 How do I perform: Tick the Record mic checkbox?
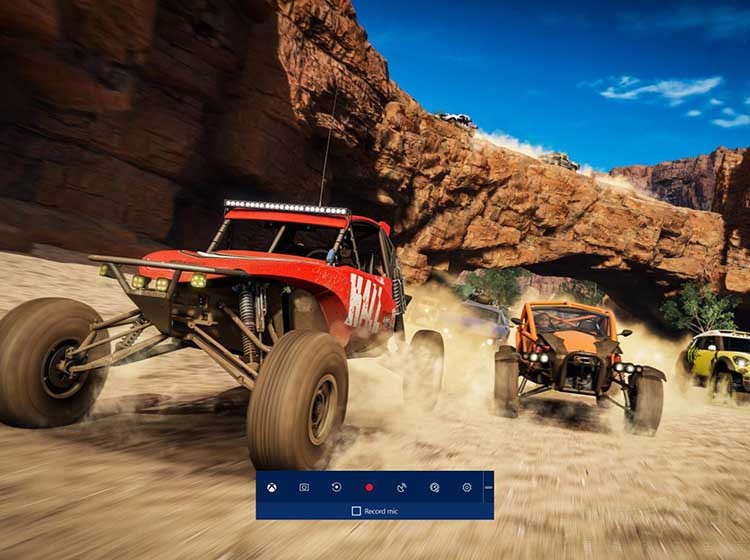[x=356, y=511]
